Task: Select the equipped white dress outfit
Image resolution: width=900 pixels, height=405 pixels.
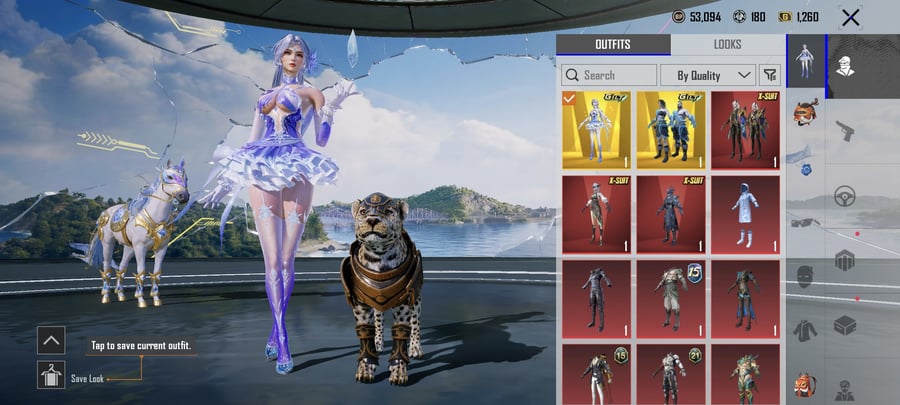Action: tap(596, 130)
